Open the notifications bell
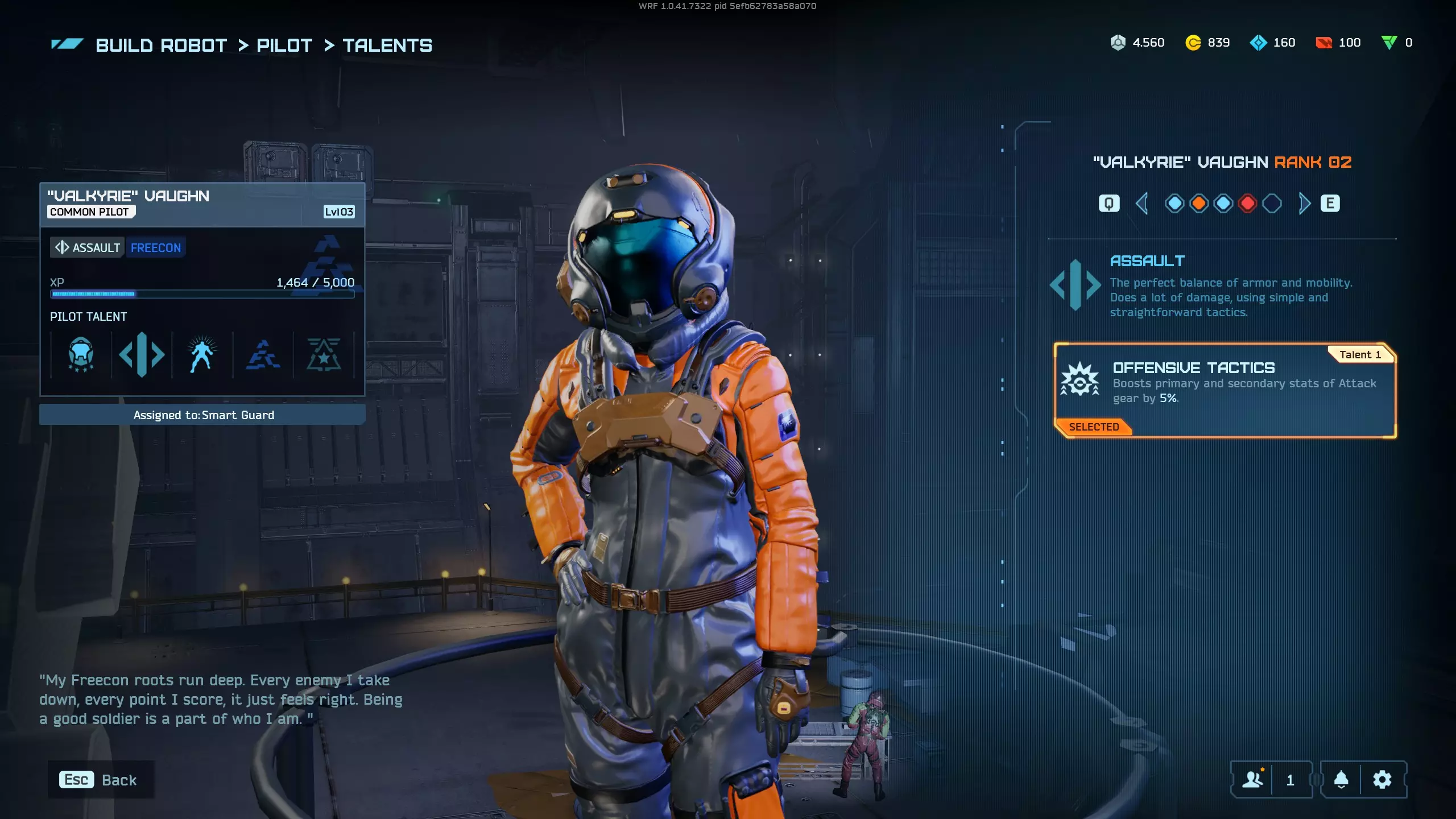Viewport: 1456px width, 819px height. [1341, 780]
